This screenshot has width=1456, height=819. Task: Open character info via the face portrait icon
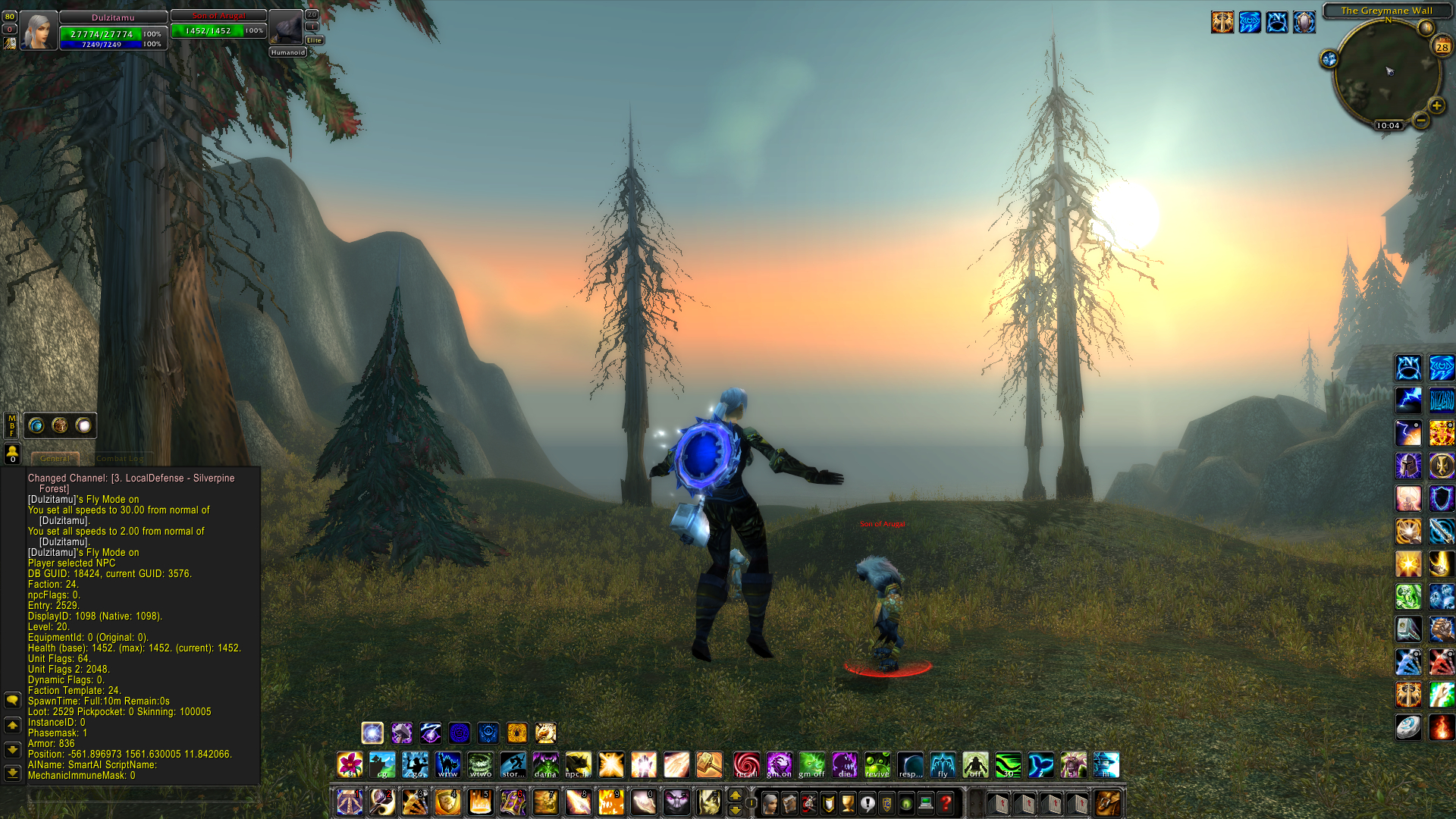point(770,803)
